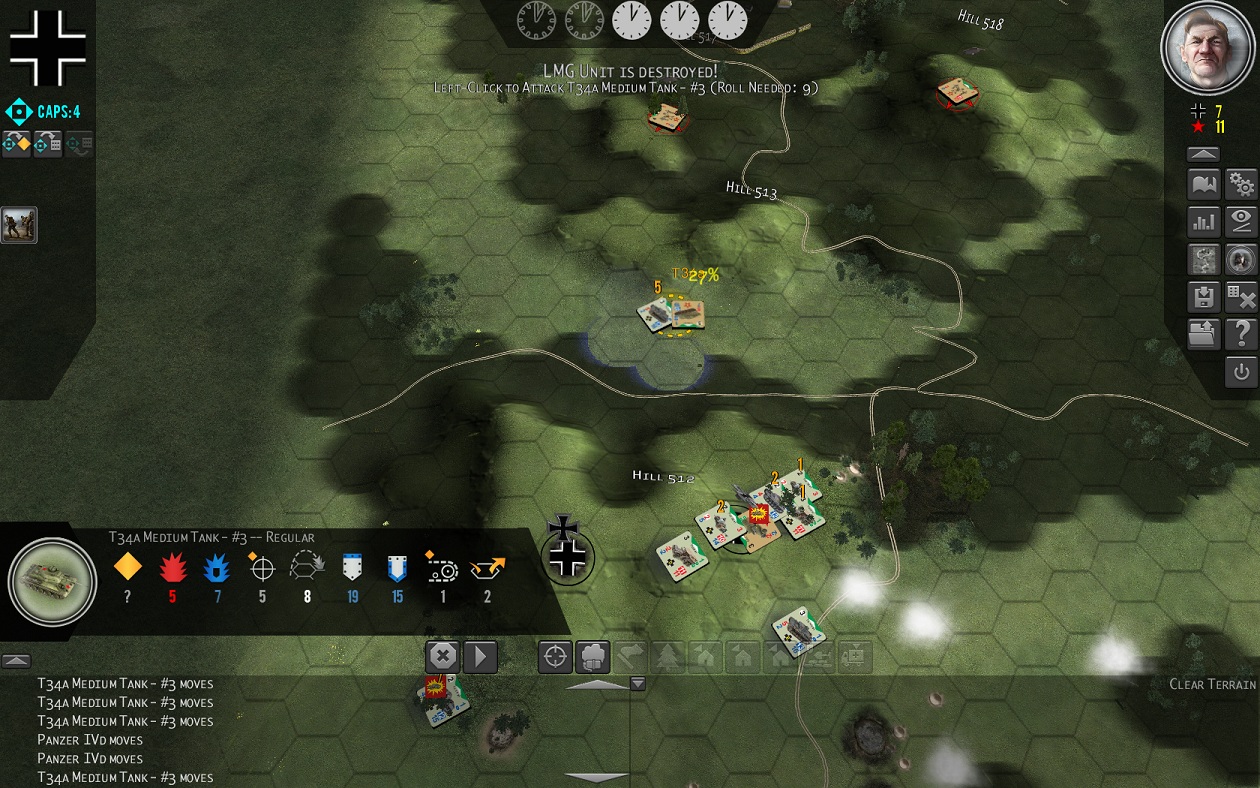Expand the message log dropdown arrow
1260x788 pixels.
coord(637,684)
